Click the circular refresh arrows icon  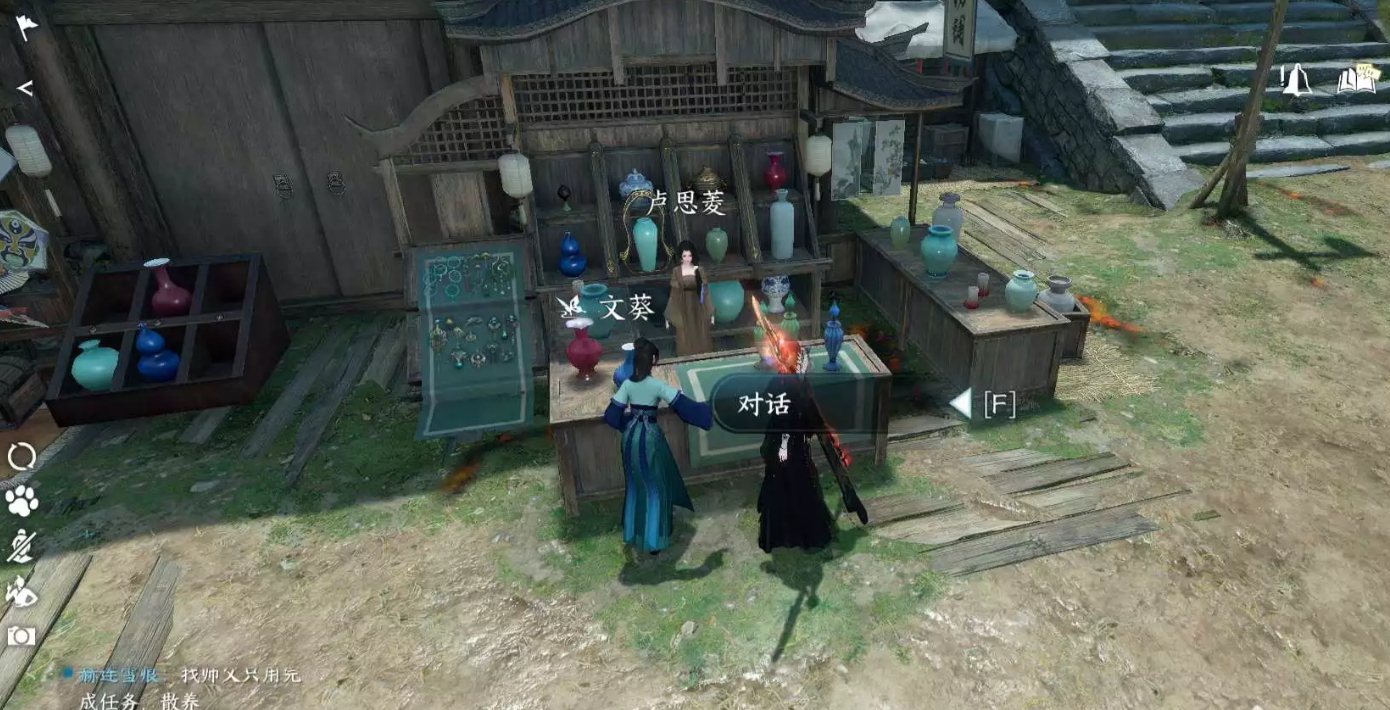[x=21, y=457]
